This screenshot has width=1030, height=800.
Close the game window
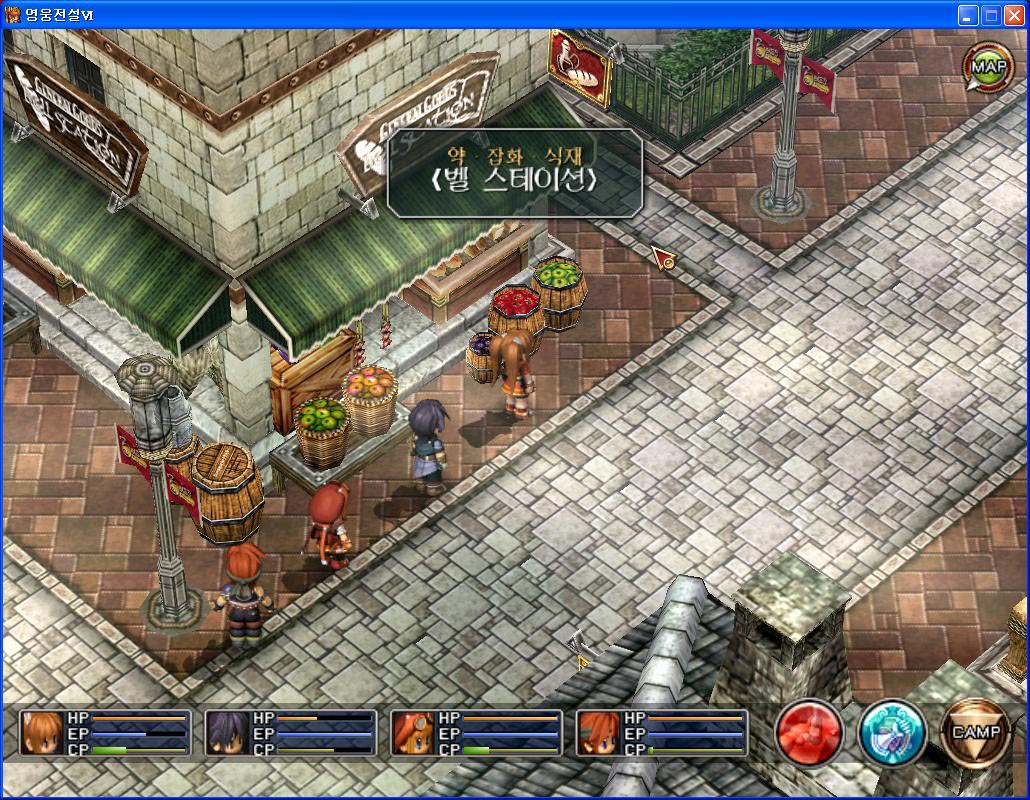[x=1012, y=15]
